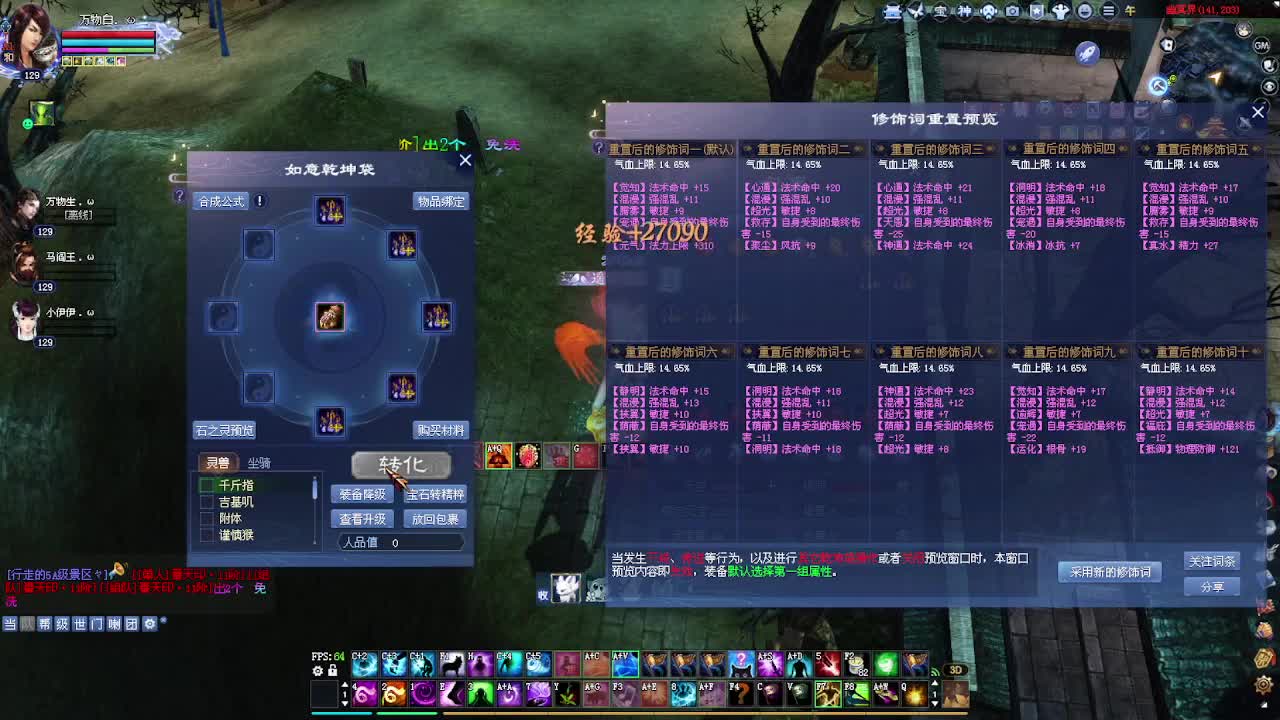This screenshot has width=1280, height=720.
Task: Click the 人品值 value field
Action: 398,542
